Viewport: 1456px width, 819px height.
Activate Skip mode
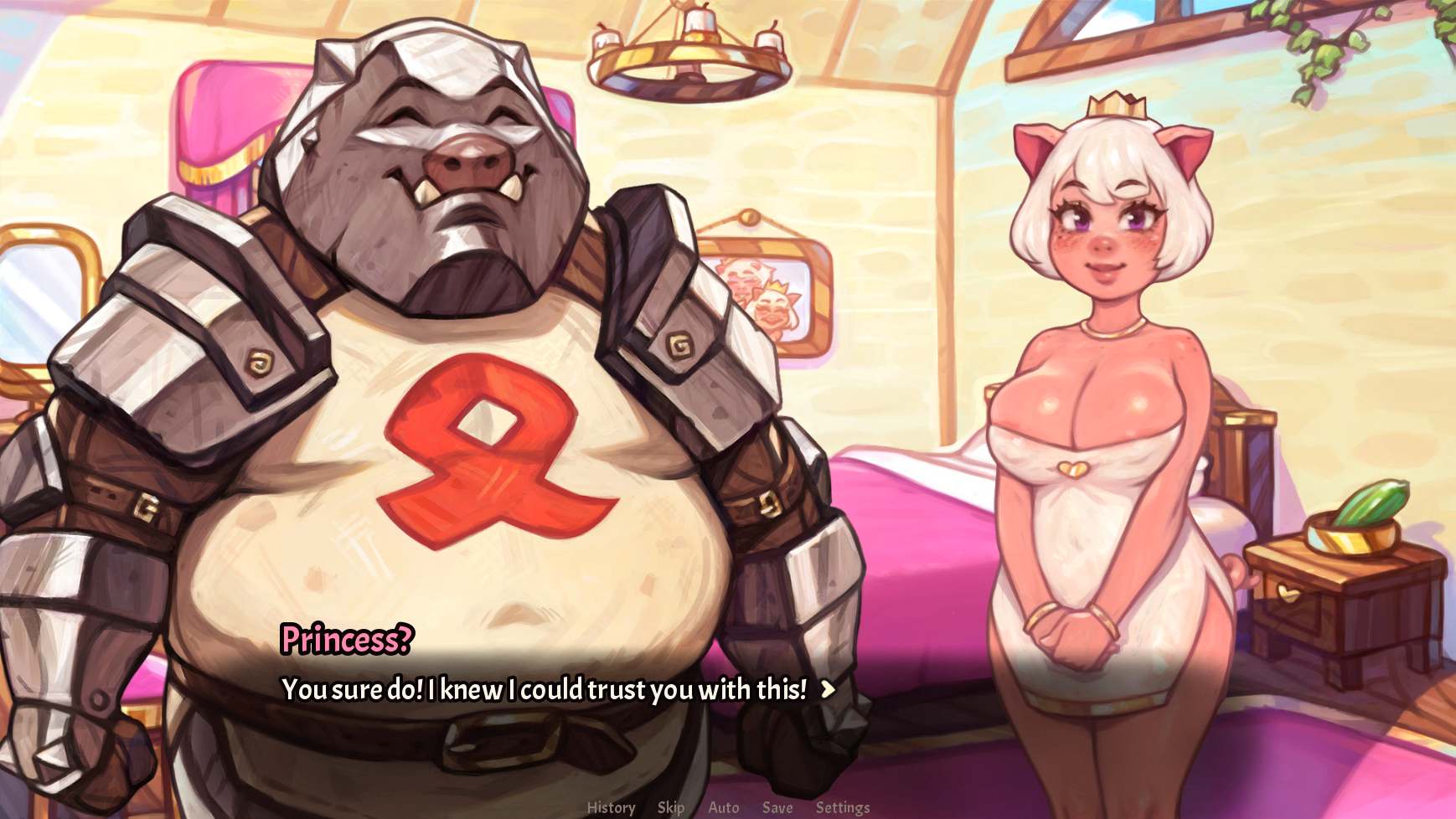(670, 807)
